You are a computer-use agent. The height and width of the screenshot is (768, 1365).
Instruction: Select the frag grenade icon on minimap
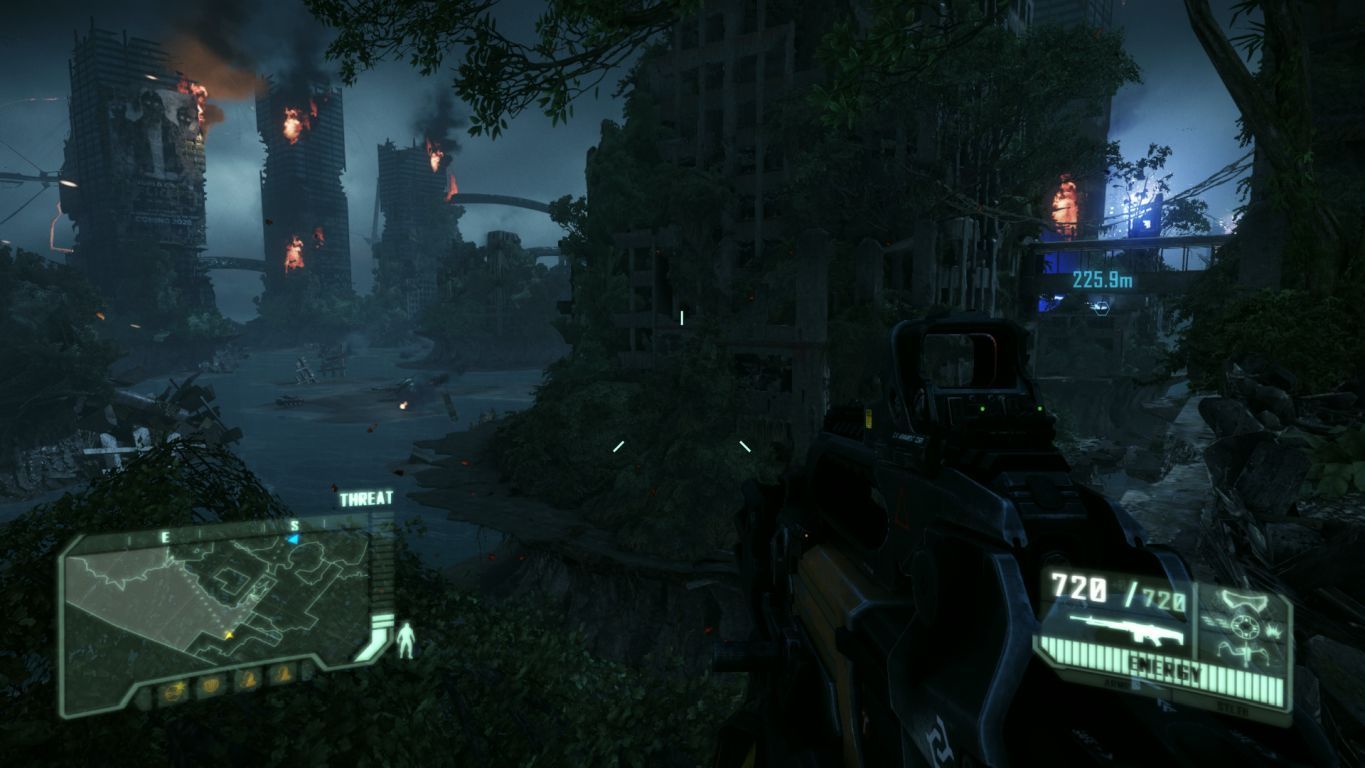(174, 691)
